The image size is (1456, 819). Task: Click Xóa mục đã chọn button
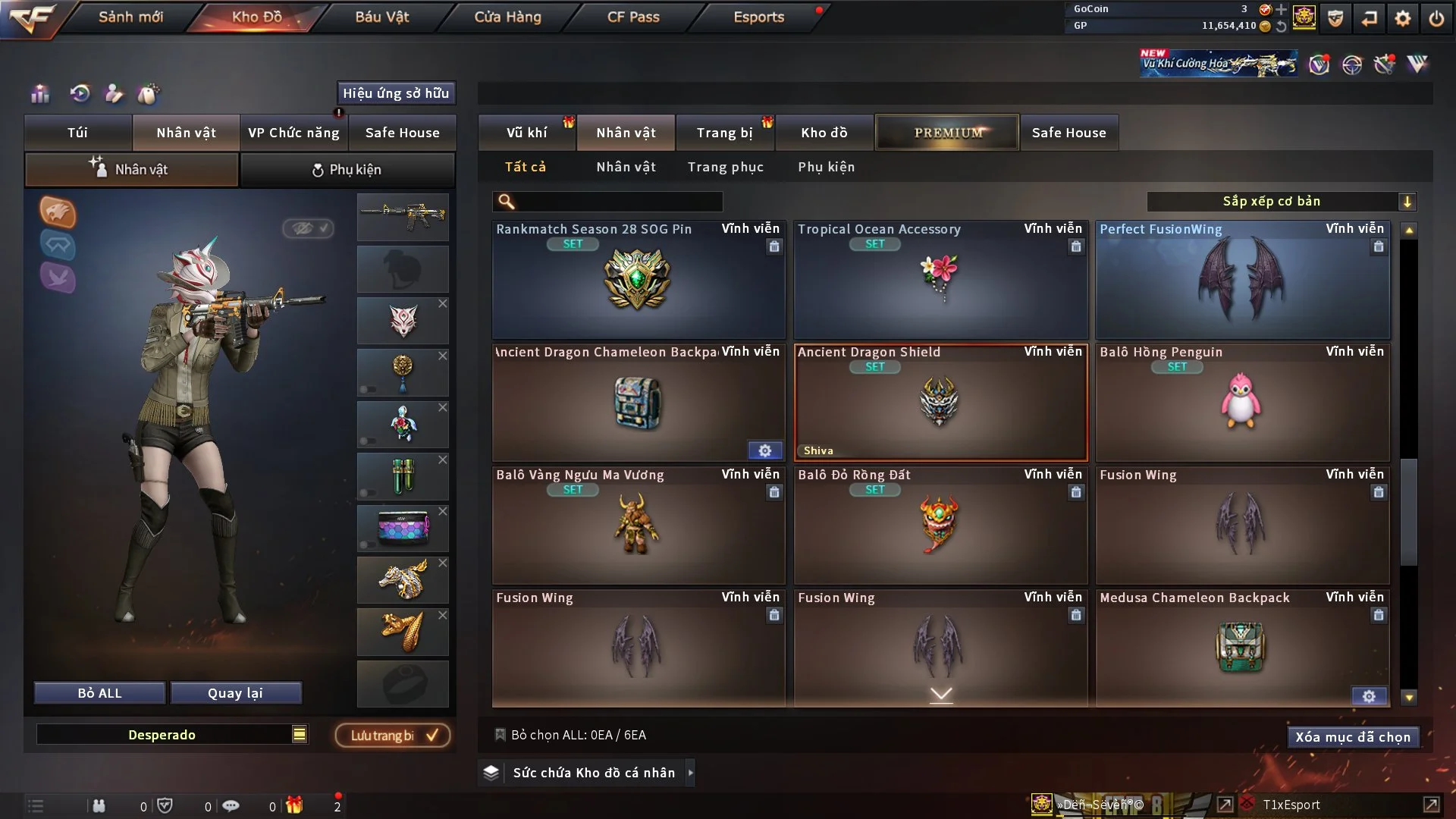pos(1353,737)
